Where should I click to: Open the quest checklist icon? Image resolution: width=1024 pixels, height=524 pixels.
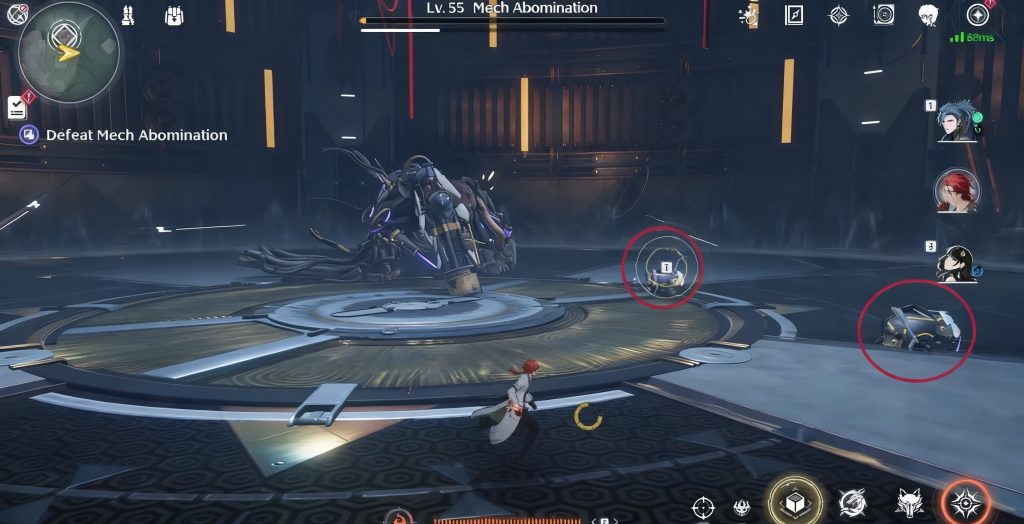[x=17, y=107]
